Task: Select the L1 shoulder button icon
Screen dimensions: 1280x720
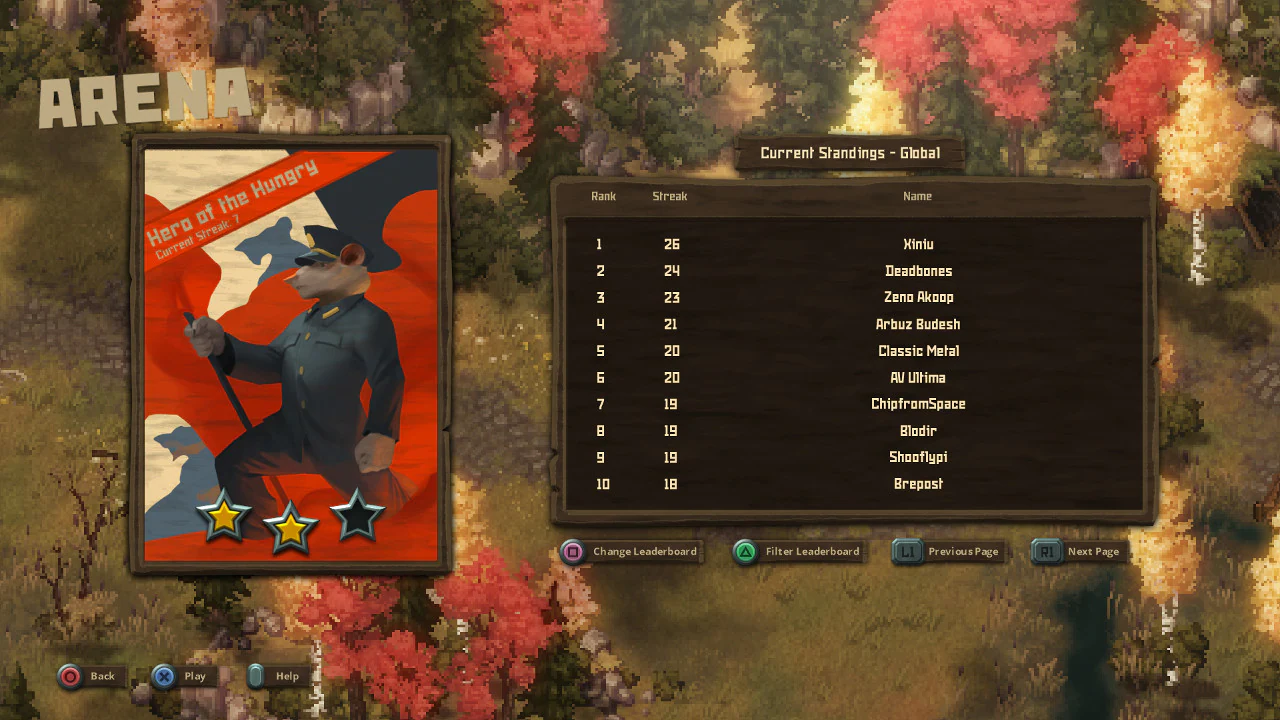Action: 907,551
